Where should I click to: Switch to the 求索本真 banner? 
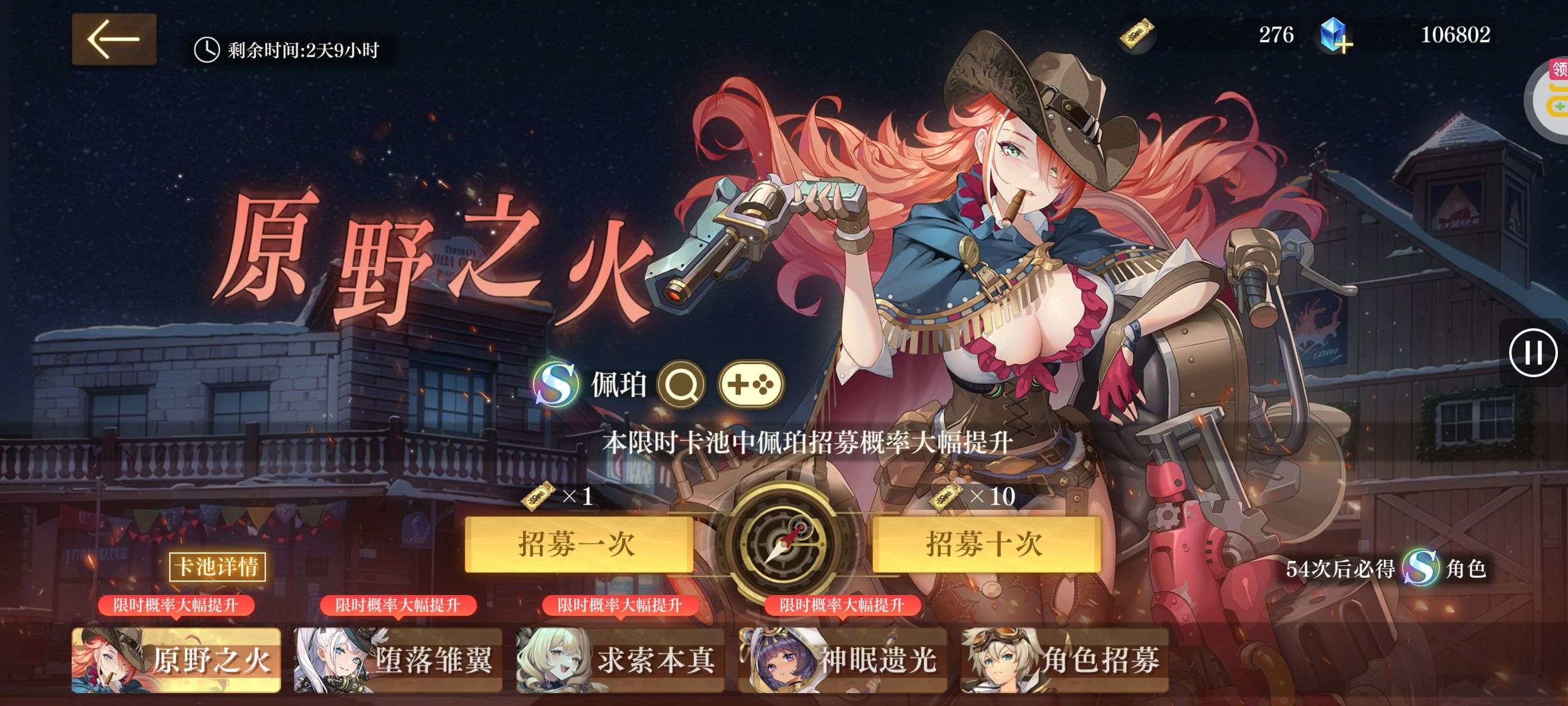coord(620,660)
